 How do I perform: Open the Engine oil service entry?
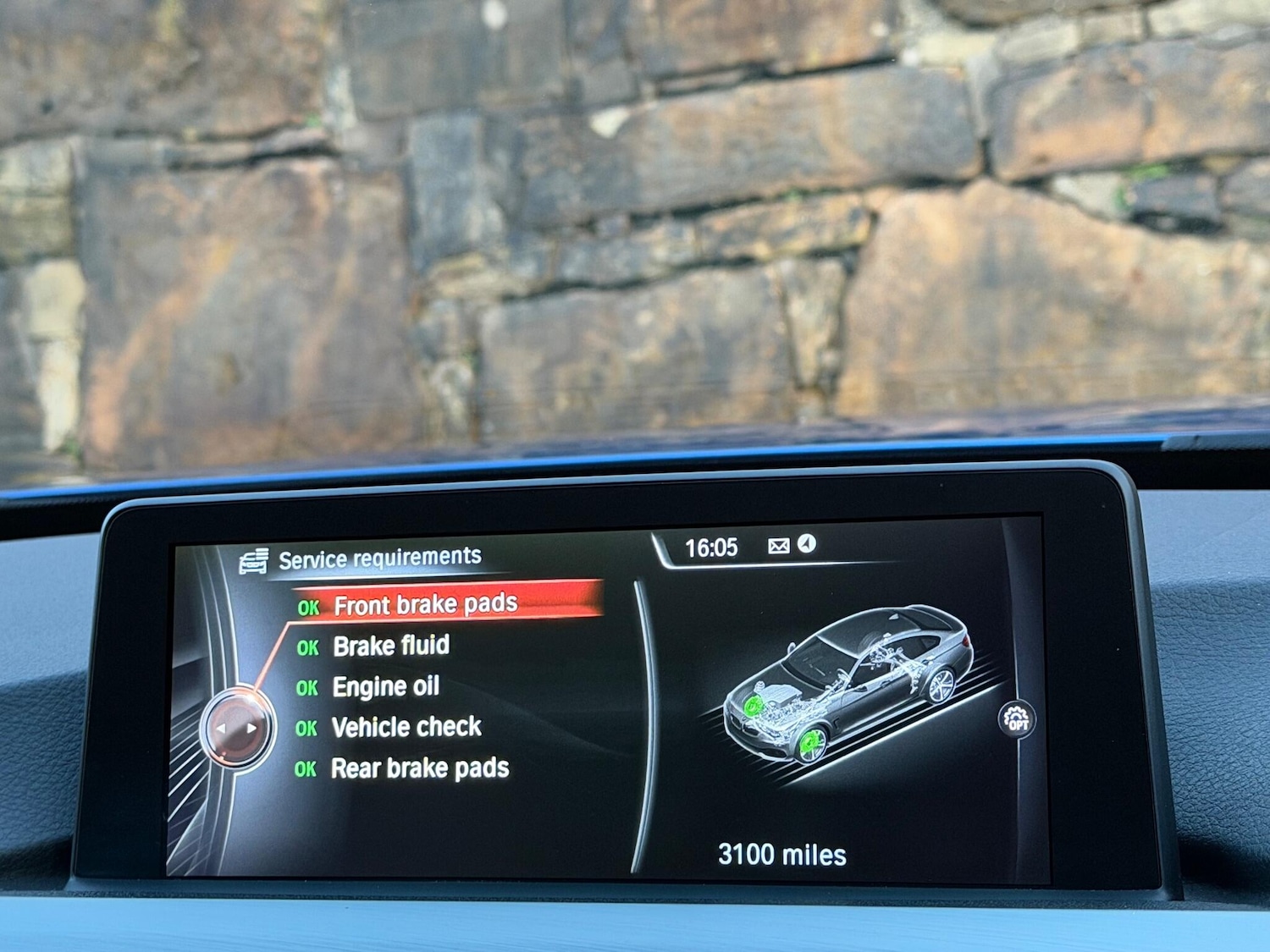pos(387,687)
